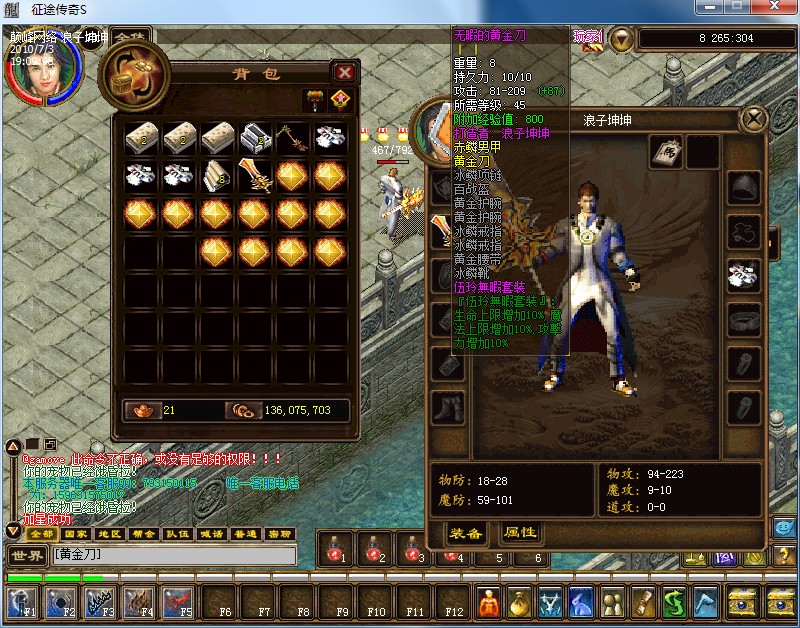Switch to the 属性 attributes tab
The image size is (800, 628).
pos(520,533)
